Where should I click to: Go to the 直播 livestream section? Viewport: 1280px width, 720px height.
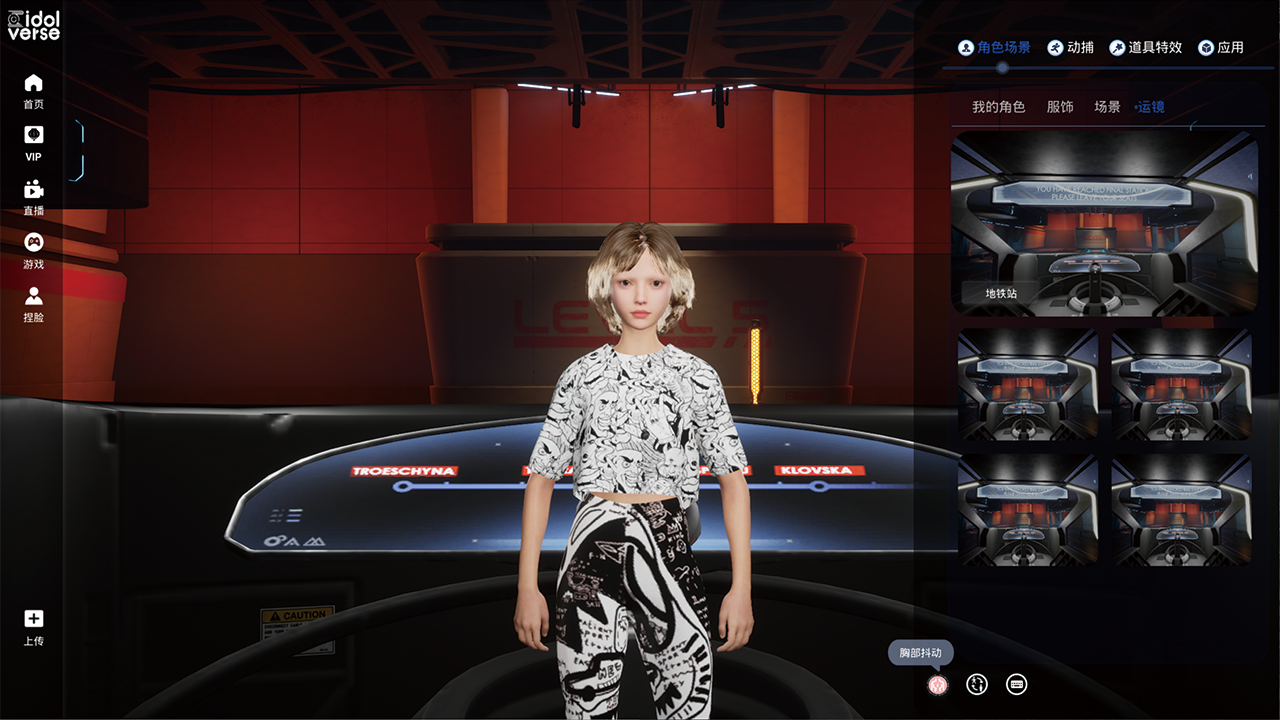[34, 196]
